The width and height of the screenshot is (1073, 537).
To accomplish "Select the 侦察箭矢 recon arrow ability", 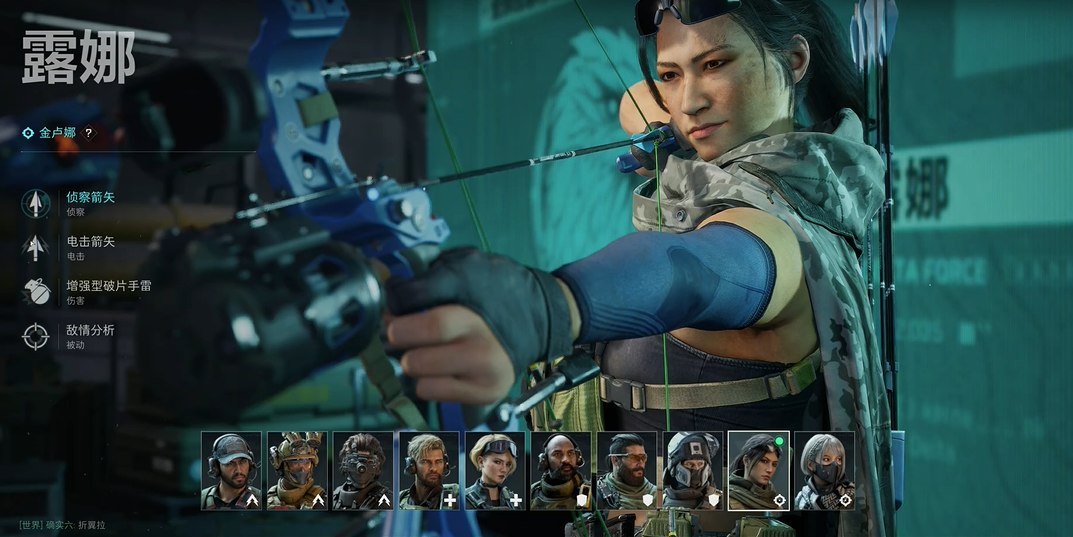I will point(89,202).
